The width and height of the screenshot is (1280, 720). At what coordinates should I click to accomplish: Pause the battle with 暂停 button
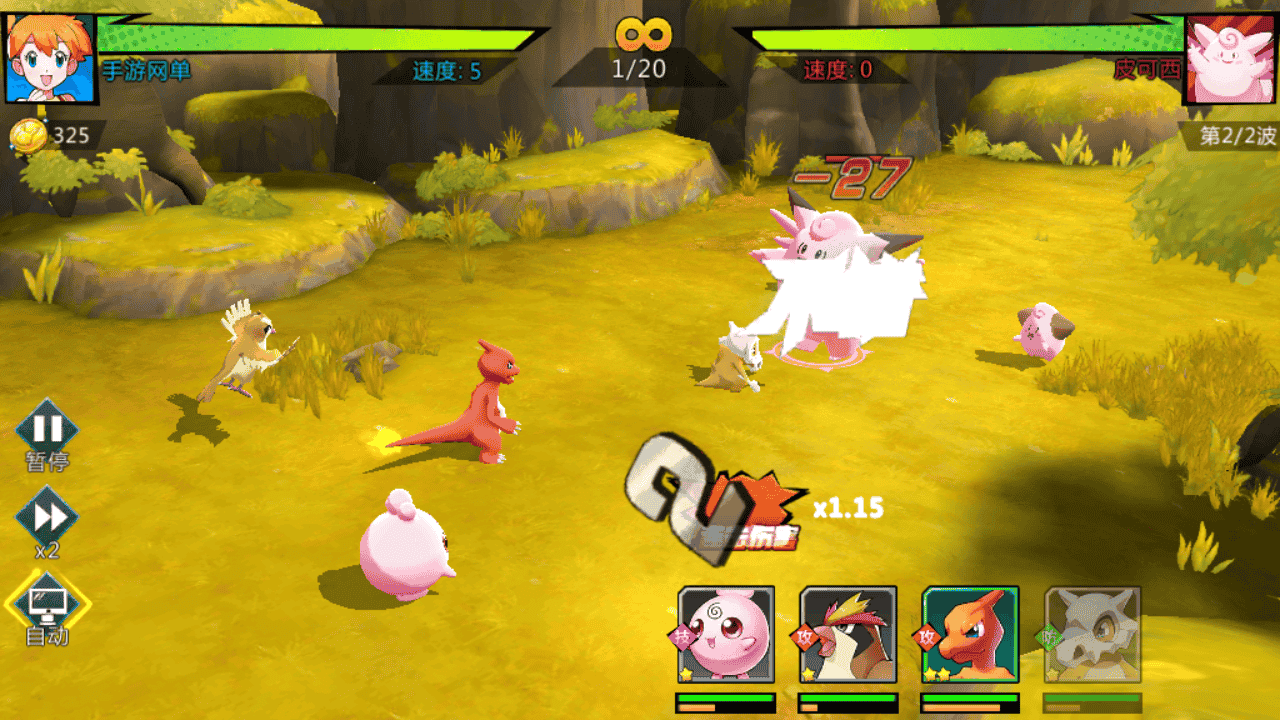(x=47, y=430)
